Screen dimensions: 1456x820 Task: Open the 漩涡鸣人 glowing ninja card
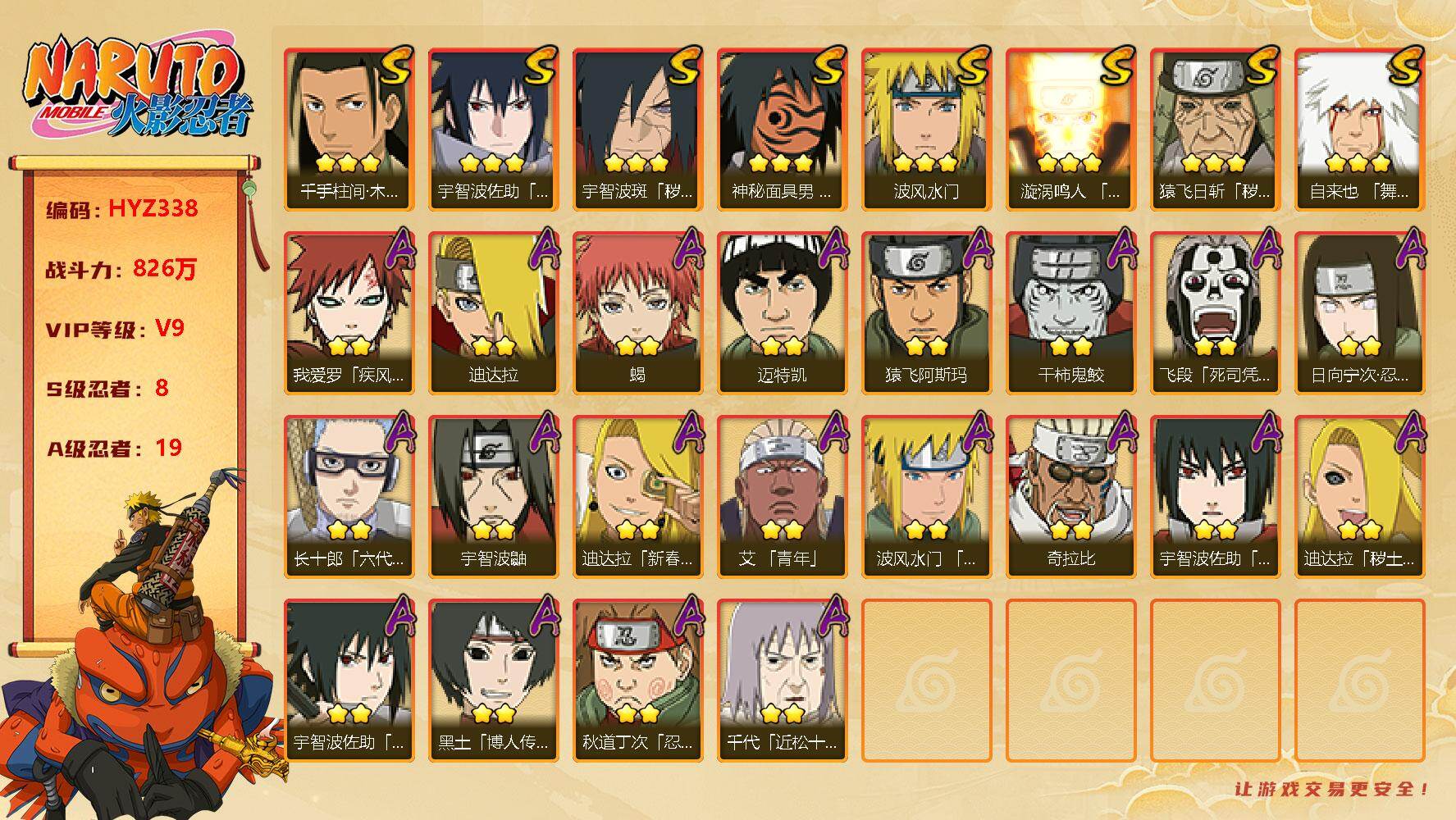click(1070, 129)
